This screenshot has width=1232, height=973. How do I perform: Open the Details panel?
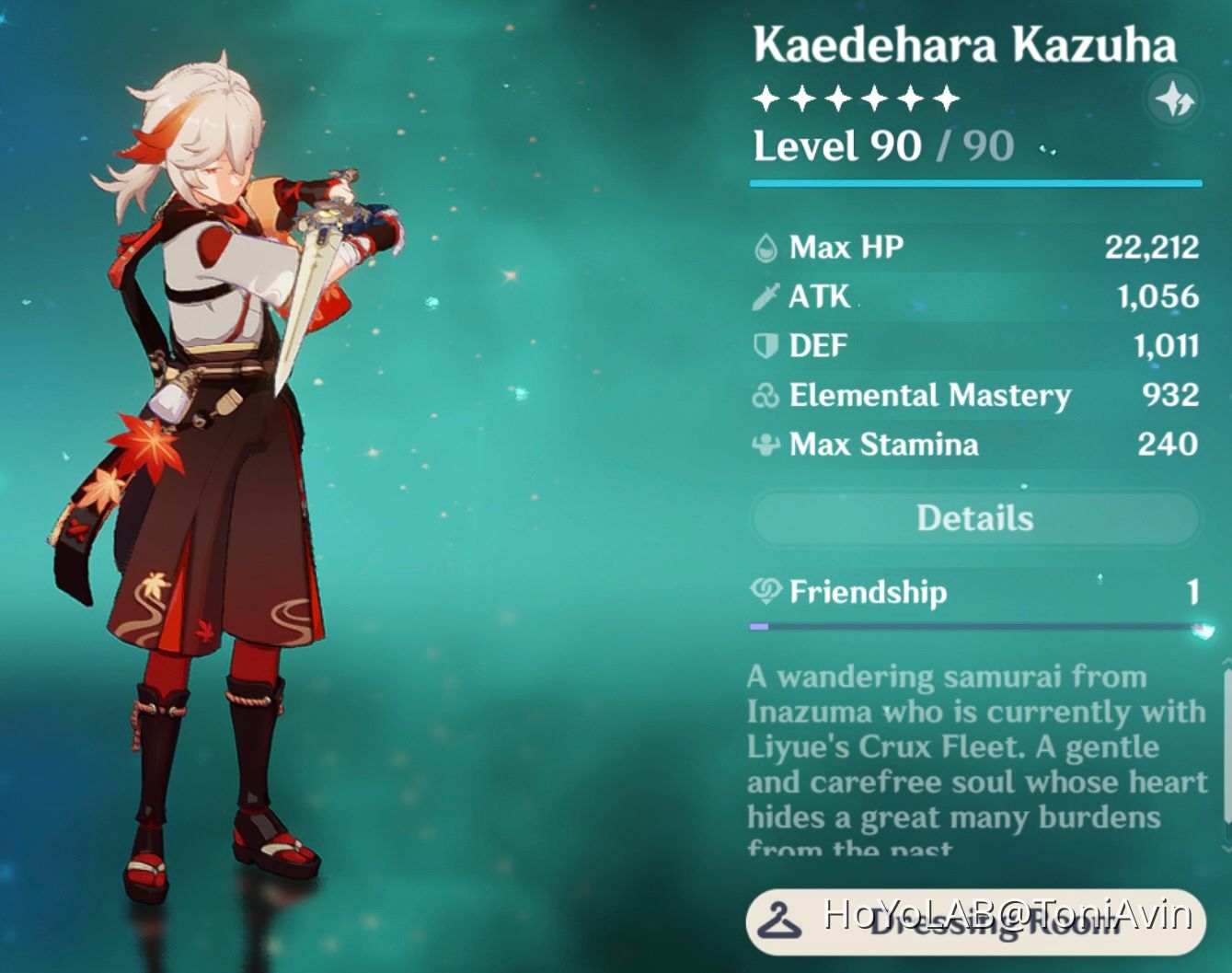[x=973, y=517]
